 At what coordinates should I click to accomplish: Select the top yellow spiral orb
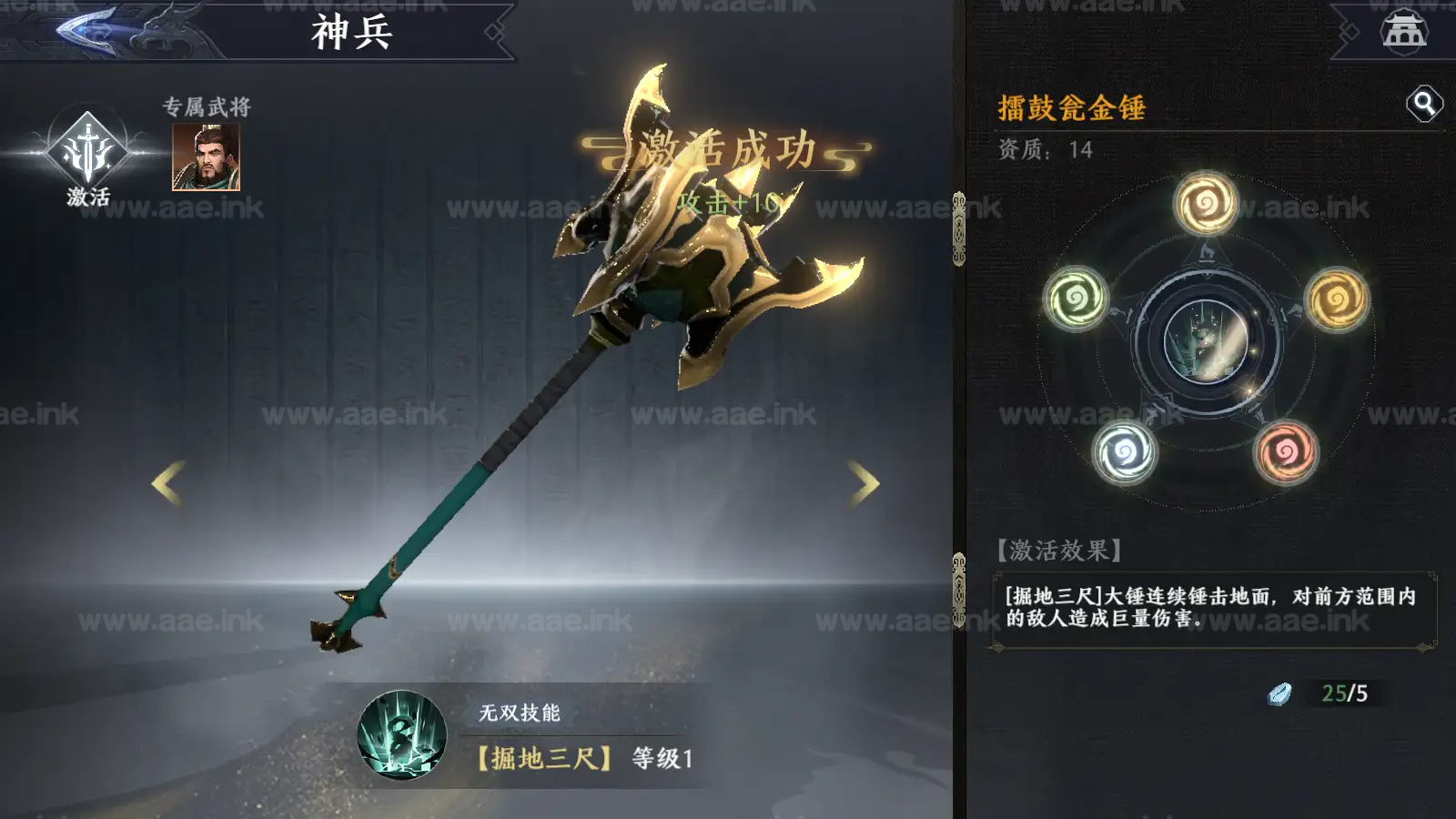tap(1206, 202)
